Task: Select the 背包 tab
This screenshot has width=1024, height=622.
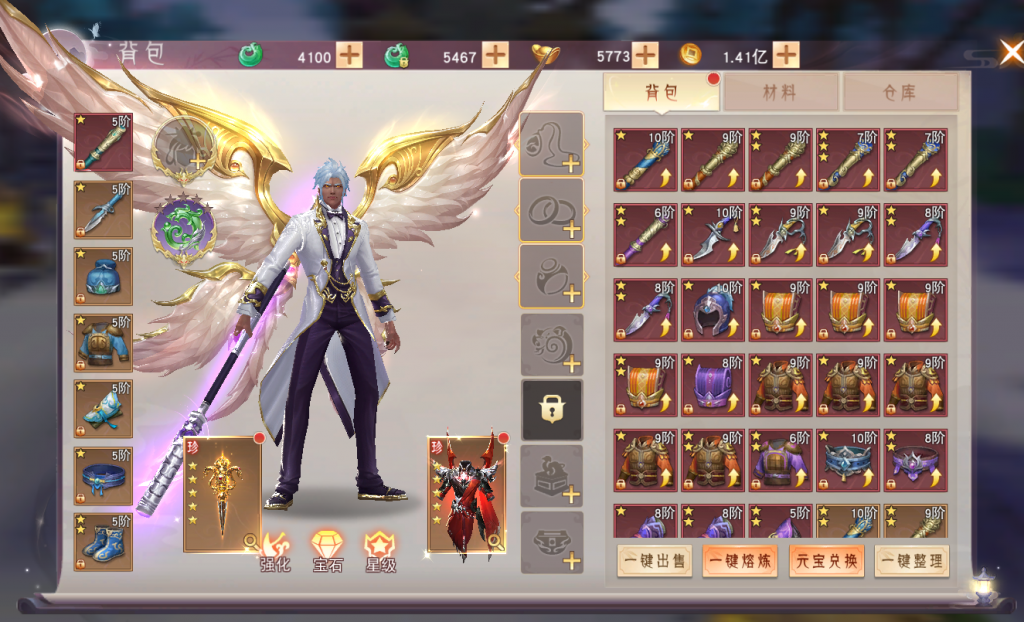Action: click(661, 93)
